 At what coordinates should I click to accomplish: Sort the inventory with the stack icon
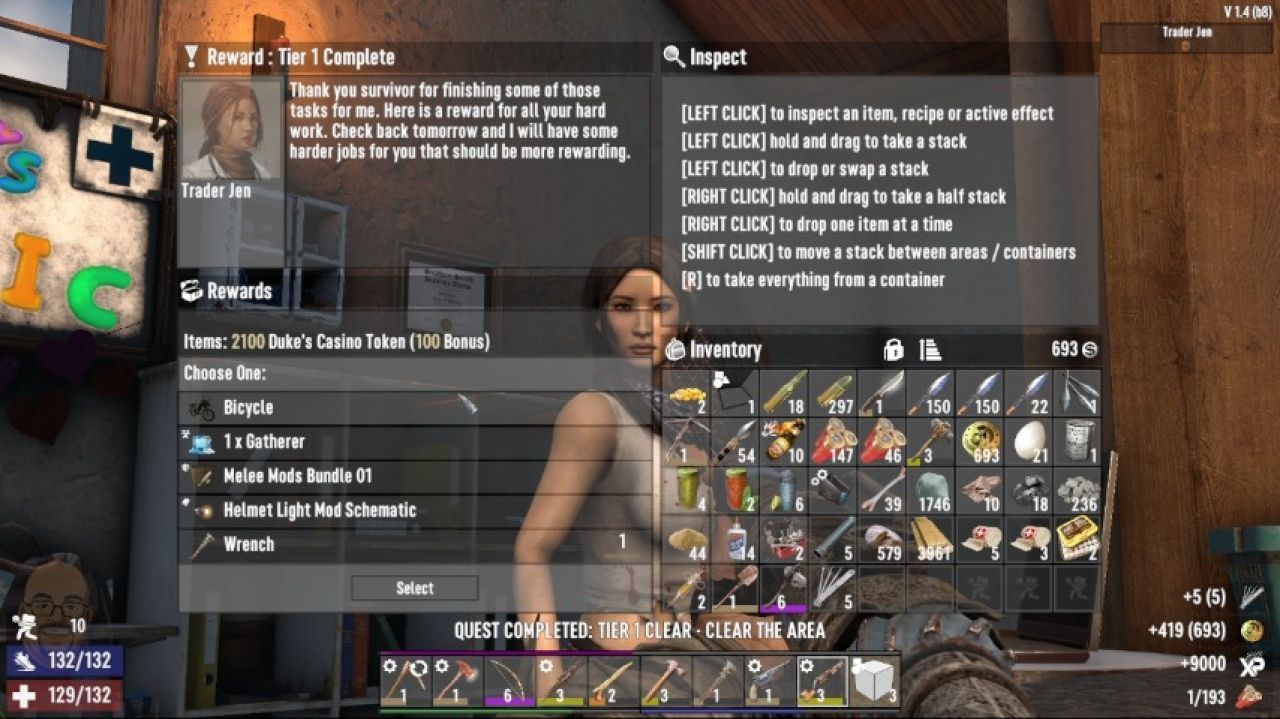tap(930, 350)
